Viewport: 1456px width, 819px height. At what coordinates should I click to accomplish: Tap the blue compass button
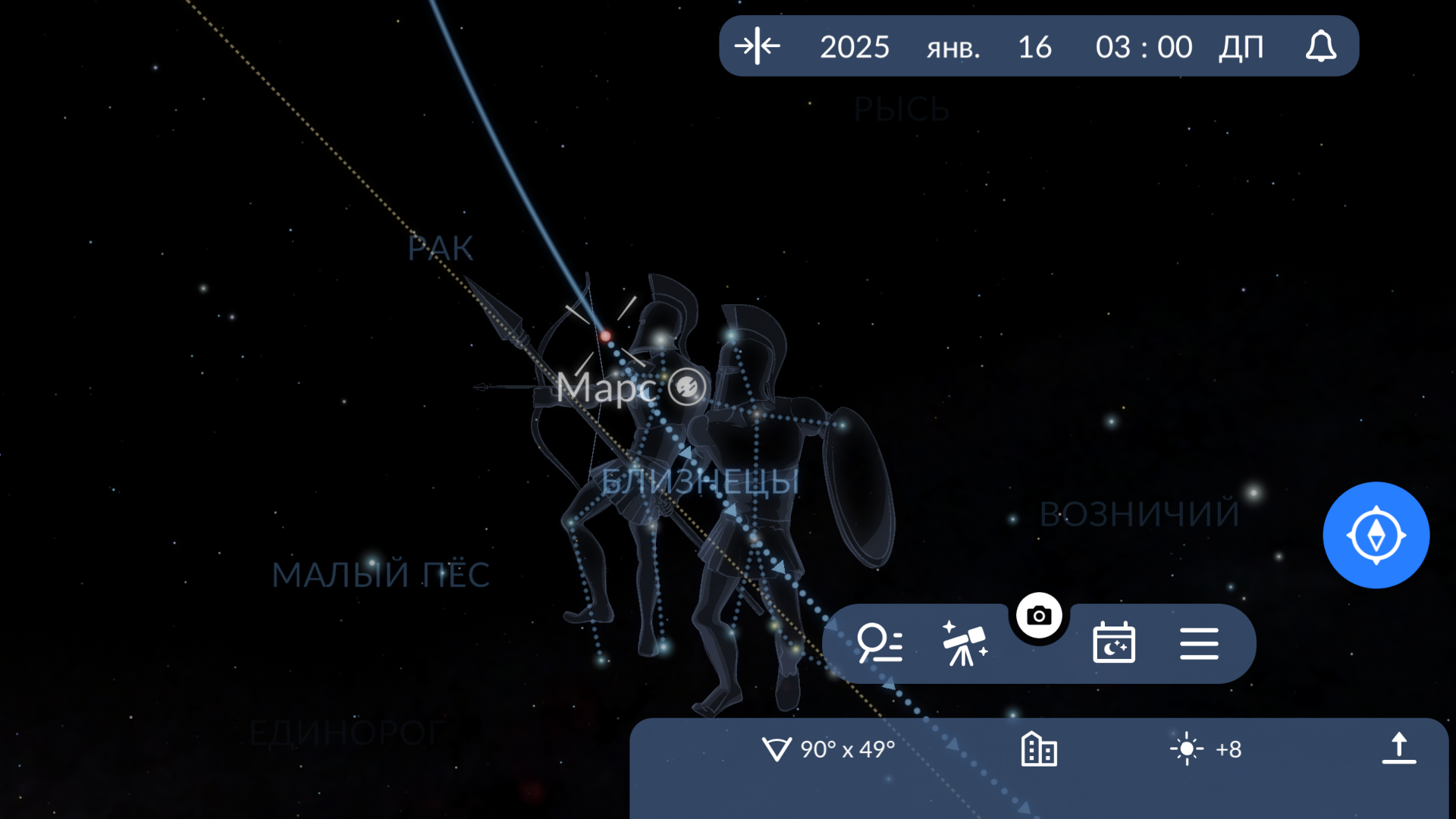click(x=1376, y=535)
